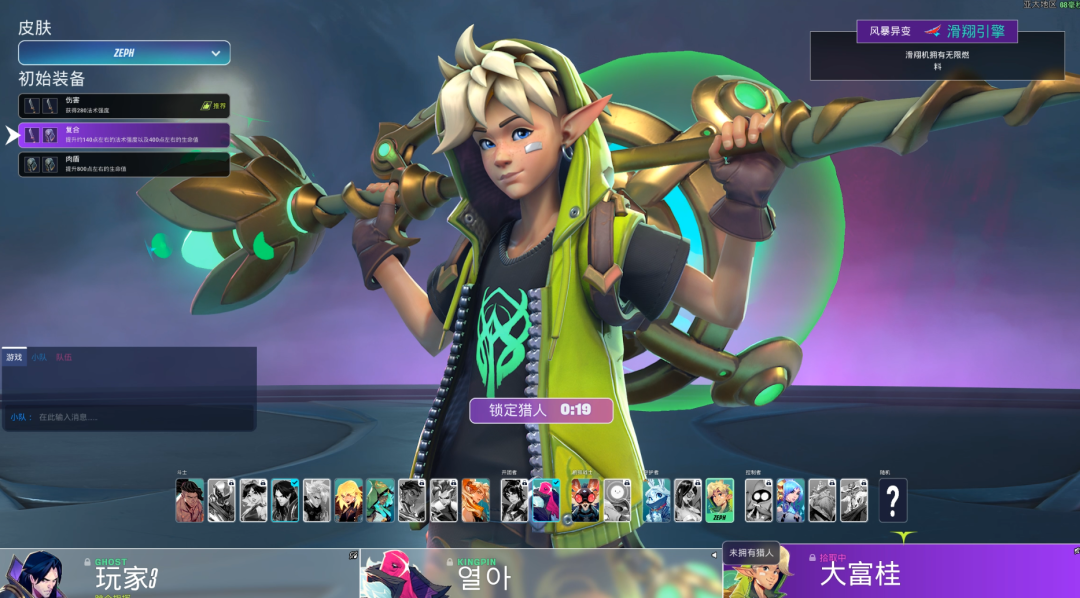Select the yellow-haired fighter hunter portrait
This screenshot has width=1080, height=598.
coord(349,500)
